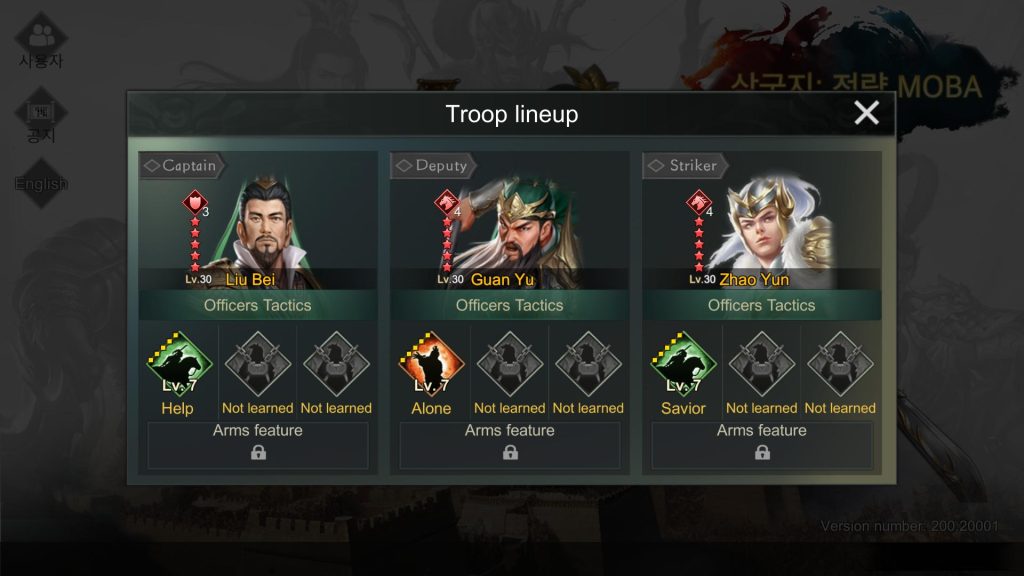Change language with the English button
The height and width of the screenshot is (576, 1024).
tap(41, 183)
